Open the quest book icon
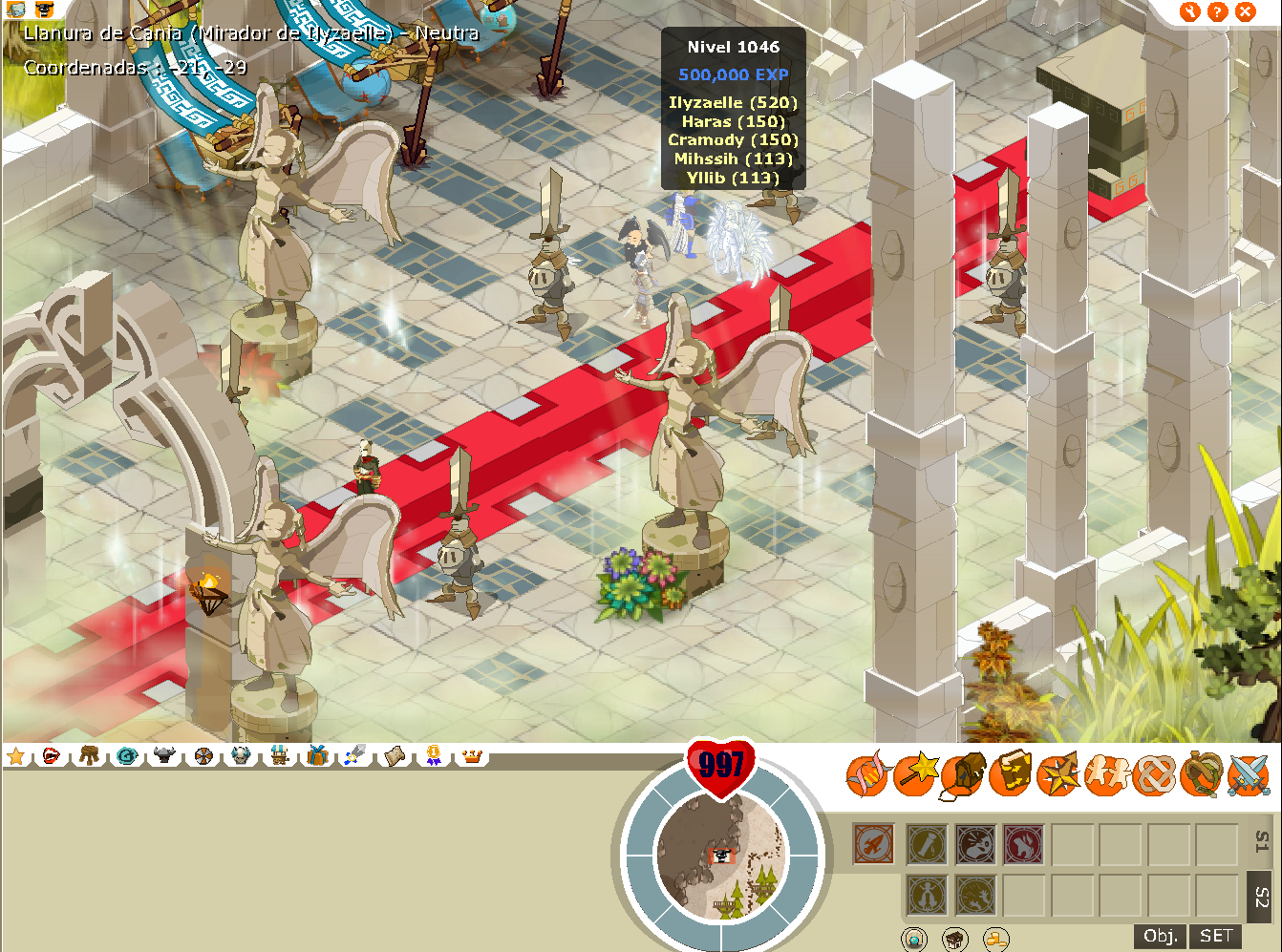The height and width of the screenshot is (952, 1282). [1011, 774]
